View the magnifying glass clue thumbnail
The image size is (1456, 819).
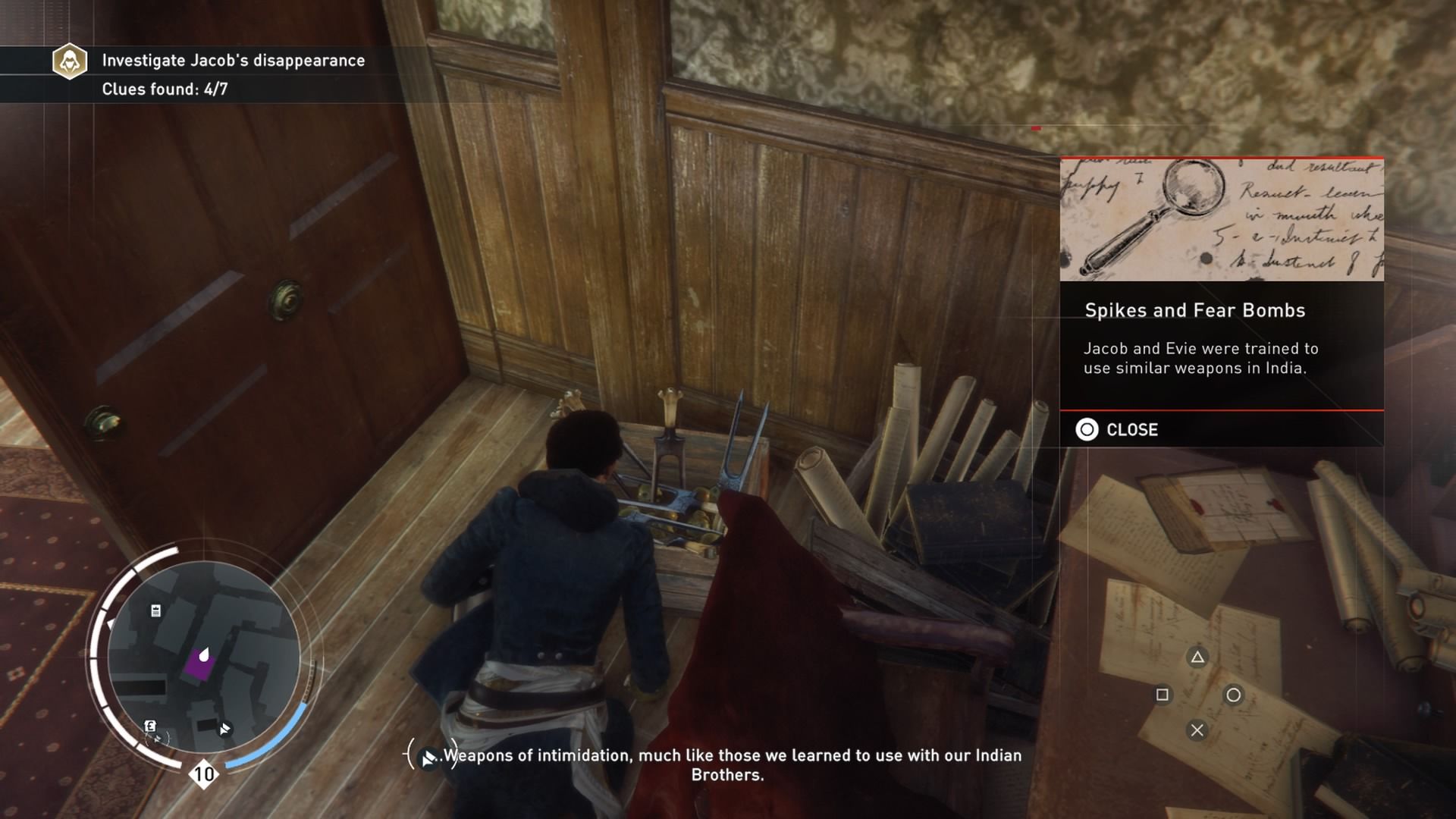coord(1221,220)
